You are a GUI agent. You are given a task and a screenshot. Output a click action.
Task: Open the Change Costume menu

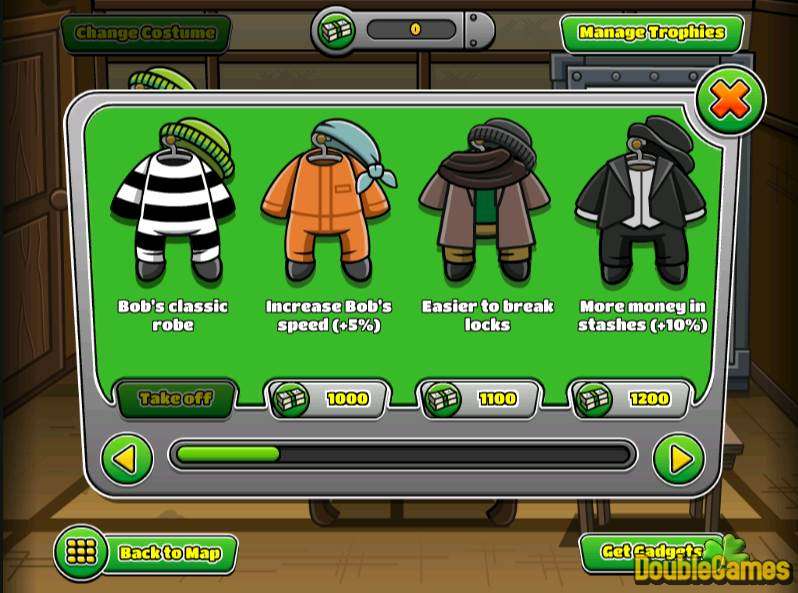pos(146,33)
